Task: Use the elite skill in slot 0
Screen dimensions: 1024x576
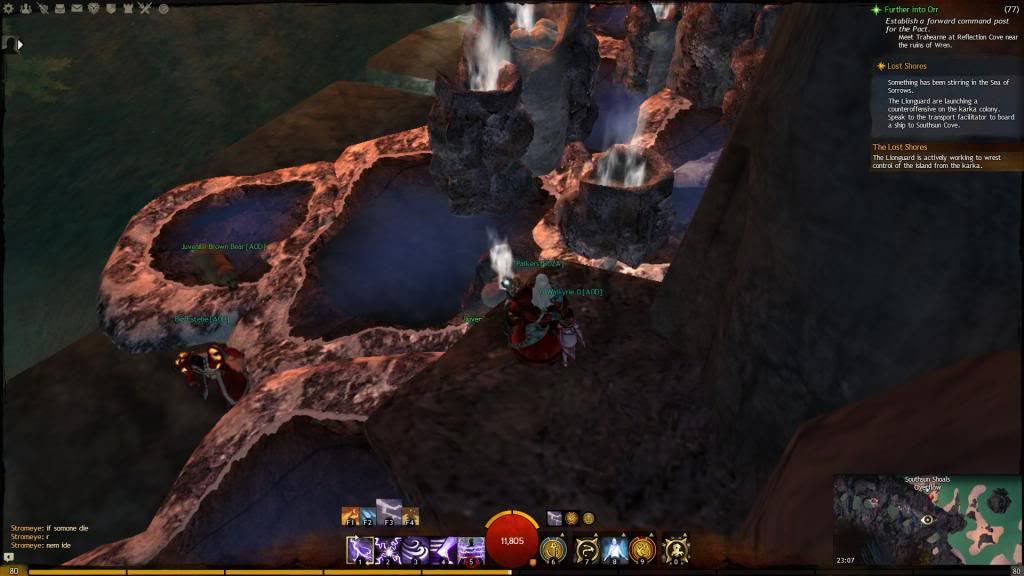Action: click(x=677, y=550)
